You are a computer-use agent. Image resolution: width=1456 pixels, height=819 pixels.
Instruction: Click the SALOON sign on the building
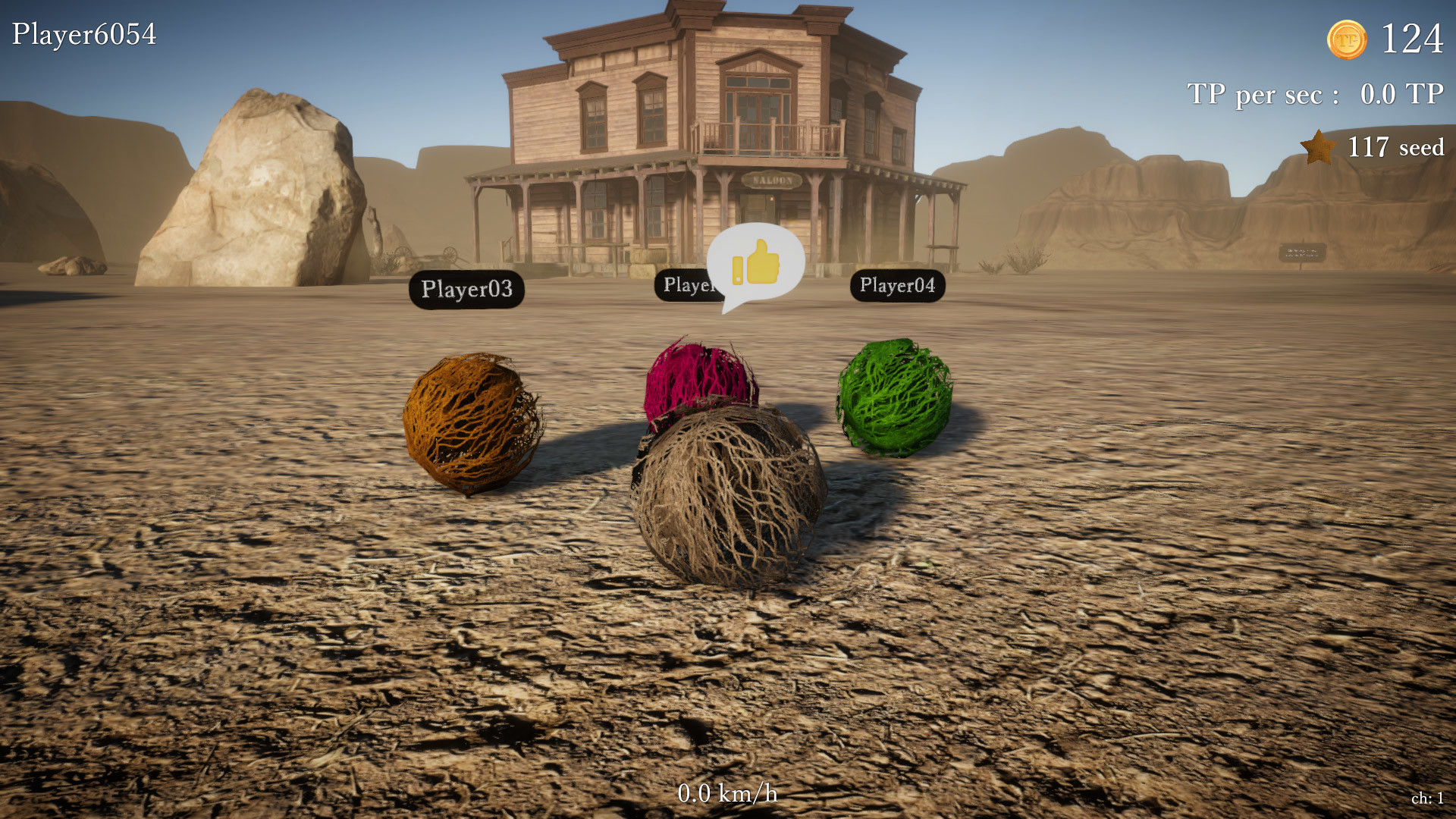click(771, 180)
